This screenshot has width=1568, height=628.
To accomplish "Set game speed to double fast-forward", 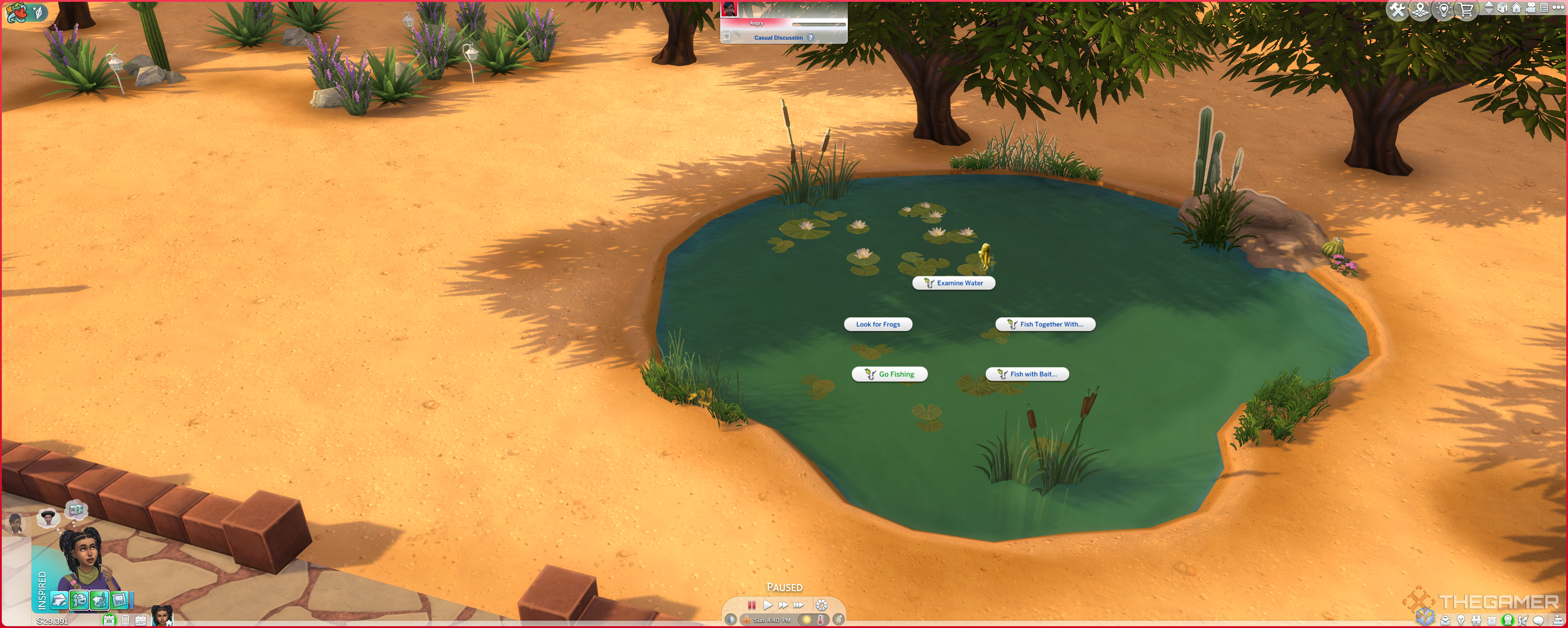I will click(784, 605).
